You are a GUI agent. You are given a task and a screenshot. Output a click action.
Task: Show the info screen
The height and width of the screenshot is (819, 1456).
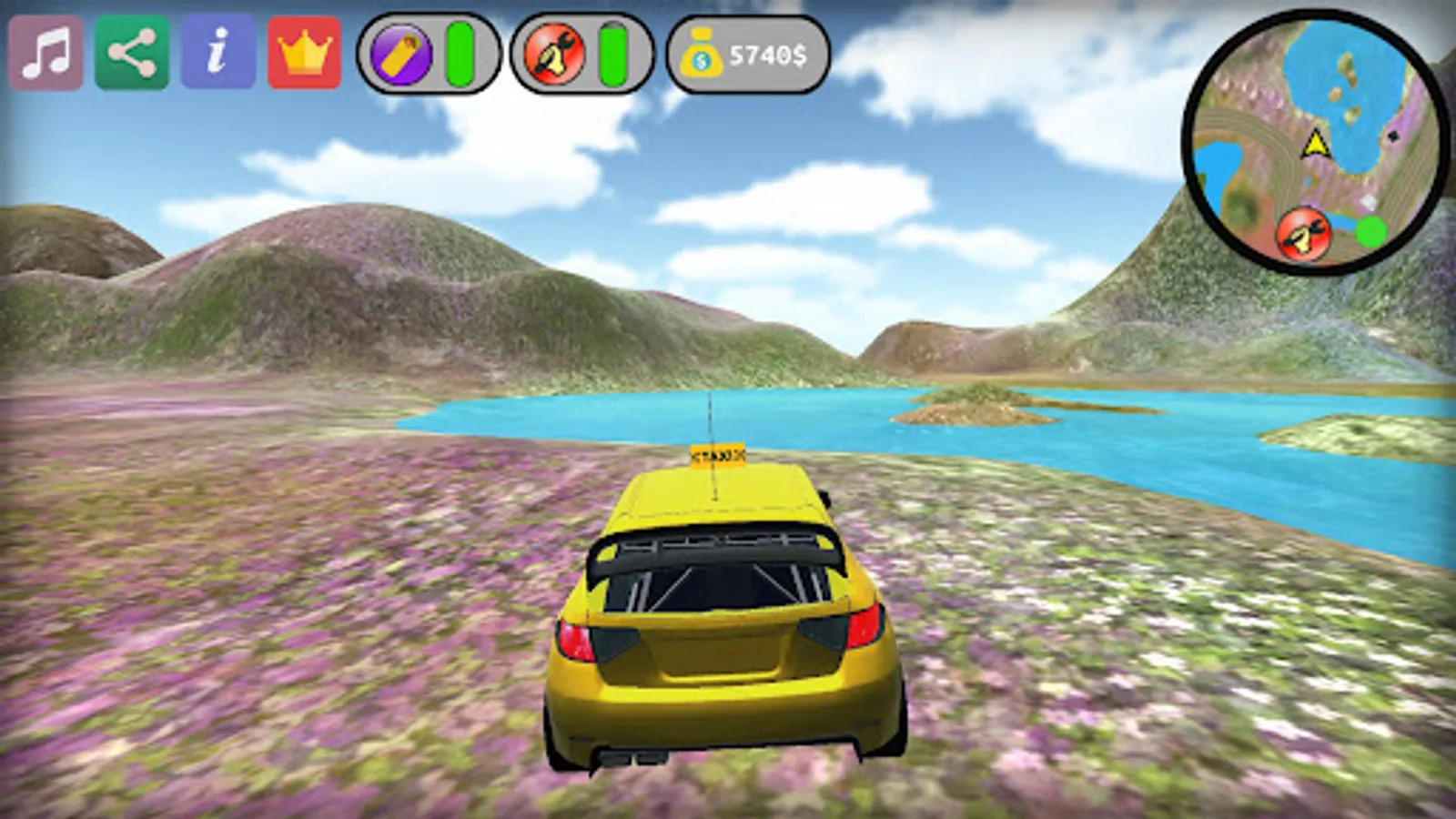tap(218, 53)
